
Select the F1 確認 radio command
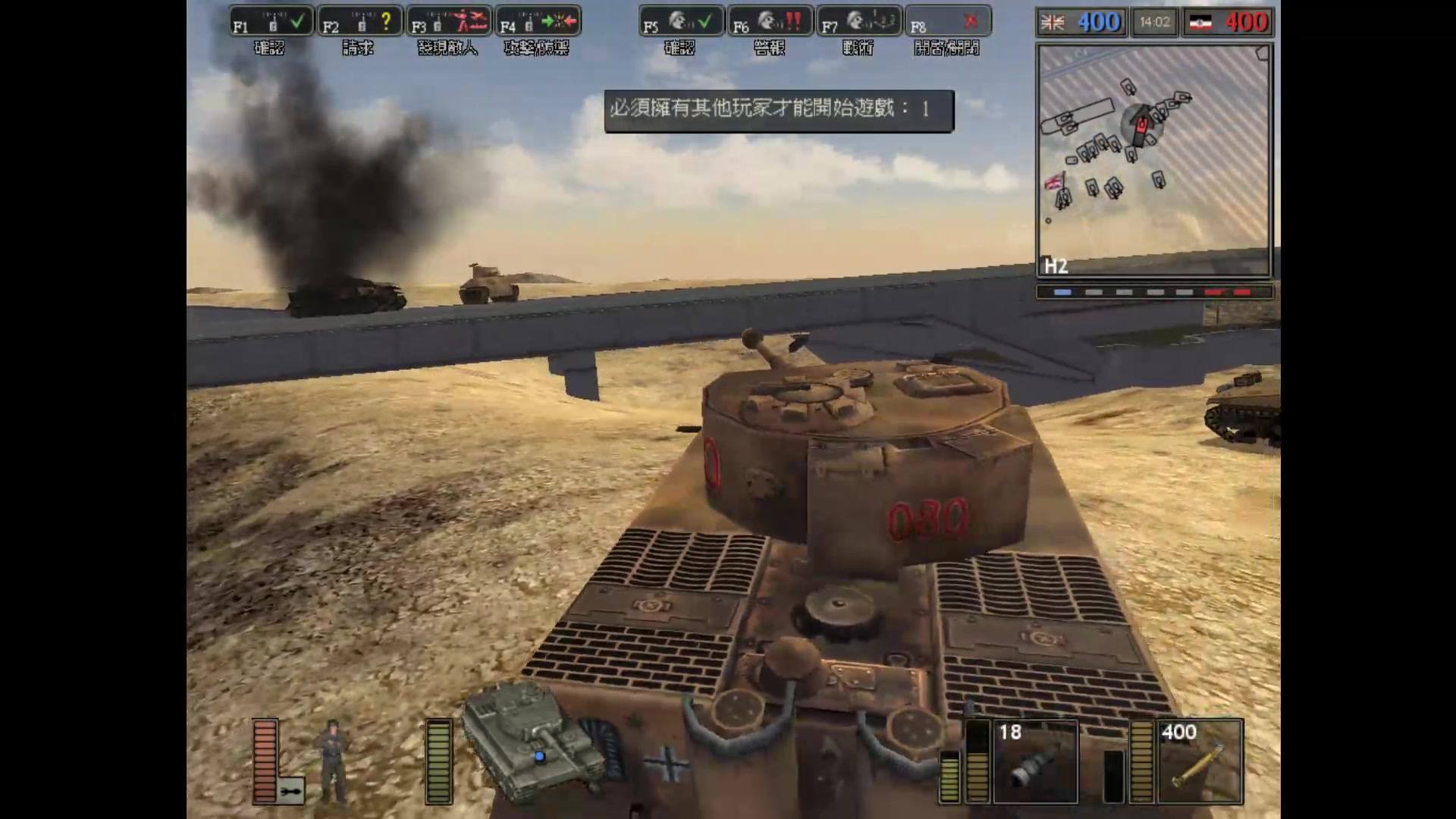tap(270, 23)
